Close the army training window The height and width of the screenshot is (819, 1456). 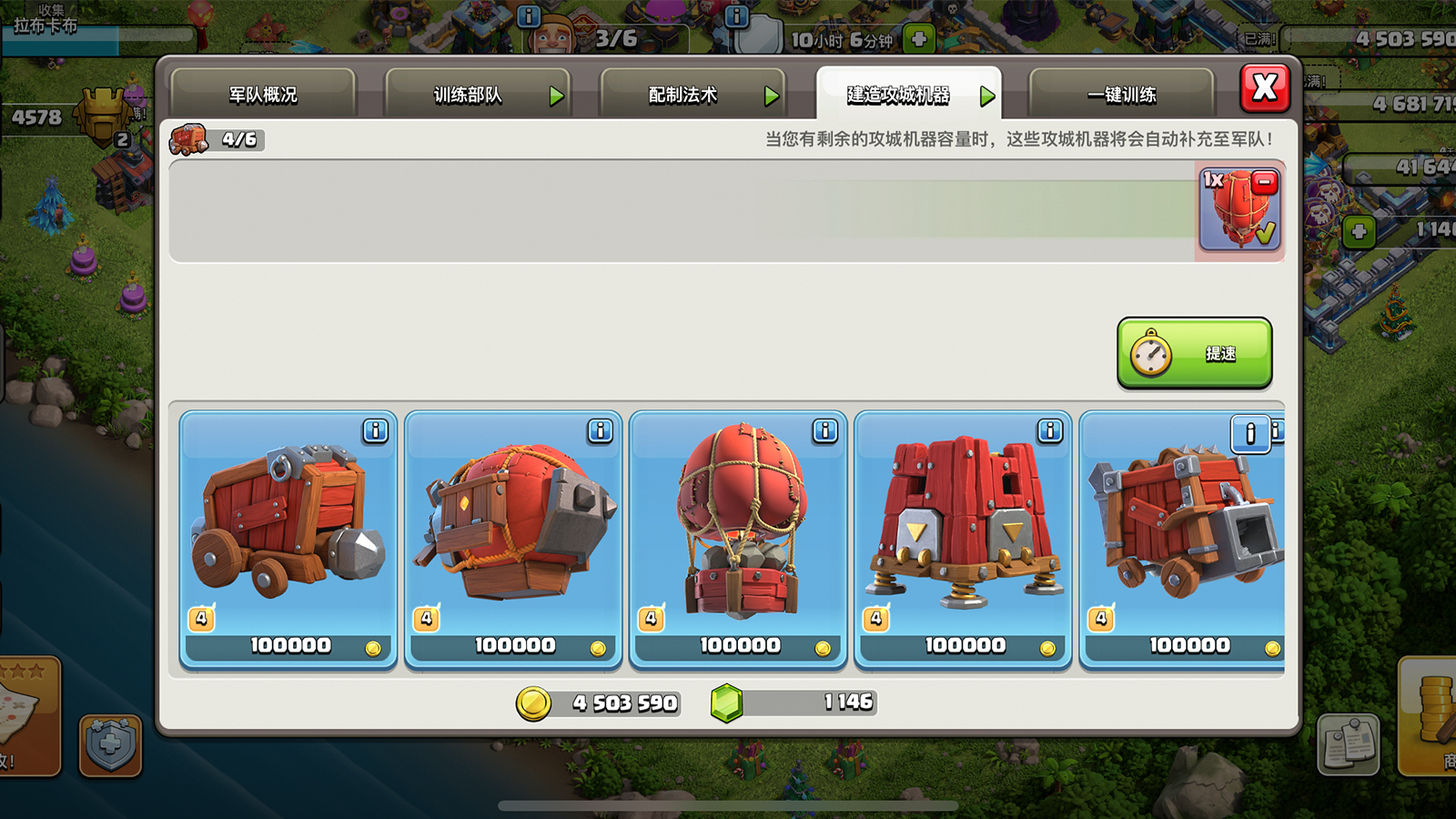click(x=1265, y=88)
